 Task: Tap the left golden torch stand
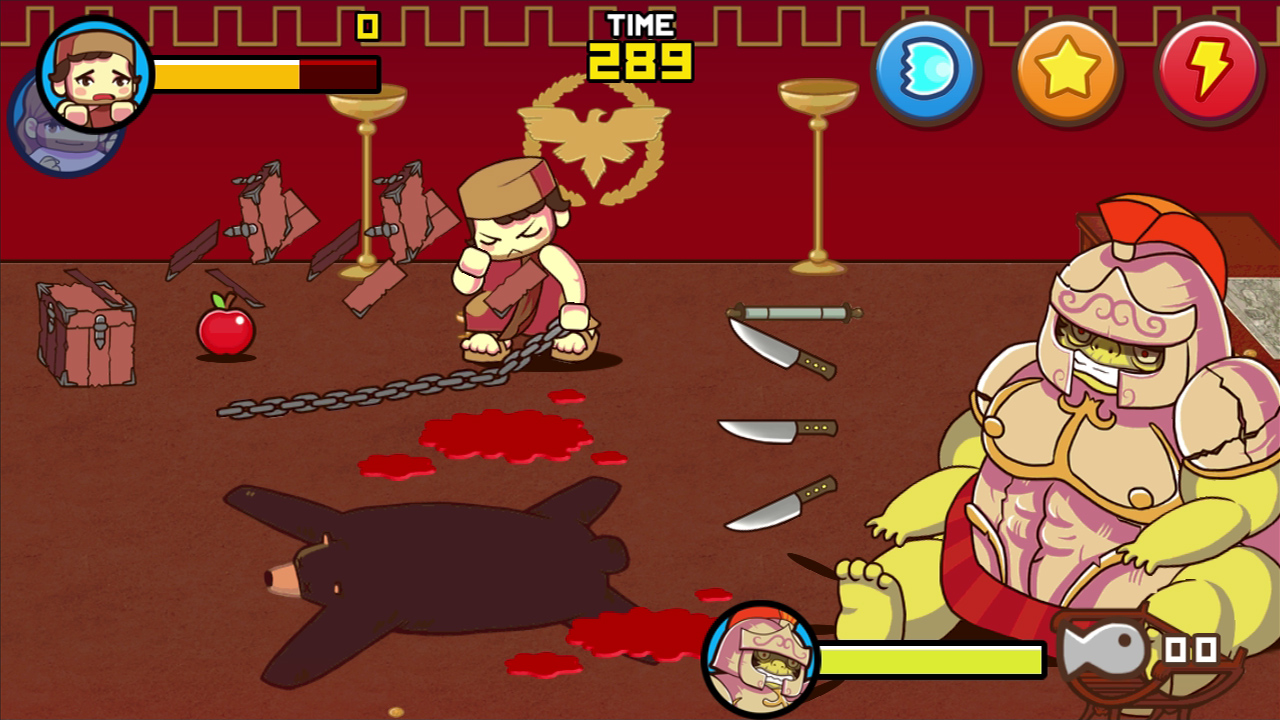365,180
